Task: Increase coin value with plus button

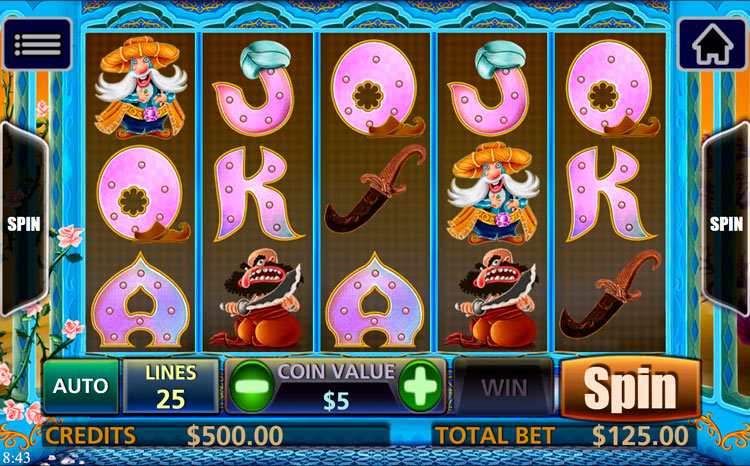Action: click(x=421, y=385)
